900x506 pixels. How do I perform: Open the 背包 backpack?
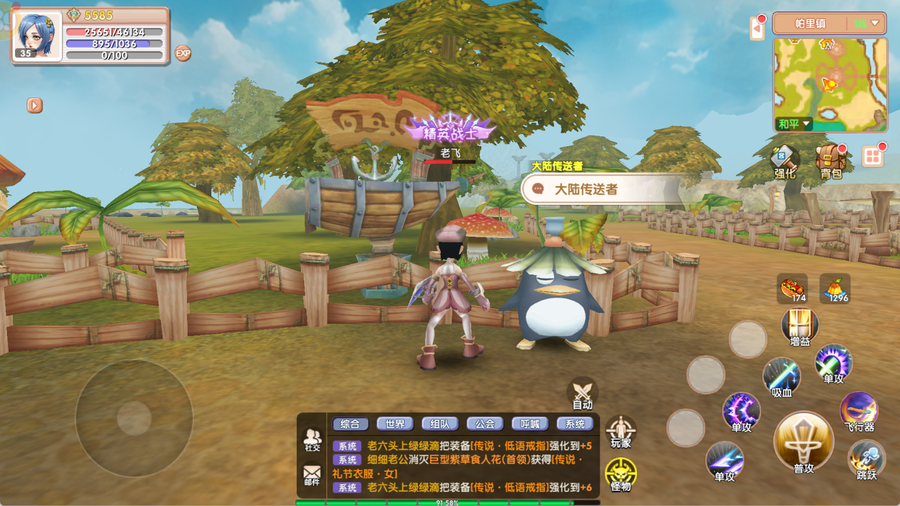pyautogui.click(x=829, y=160)
